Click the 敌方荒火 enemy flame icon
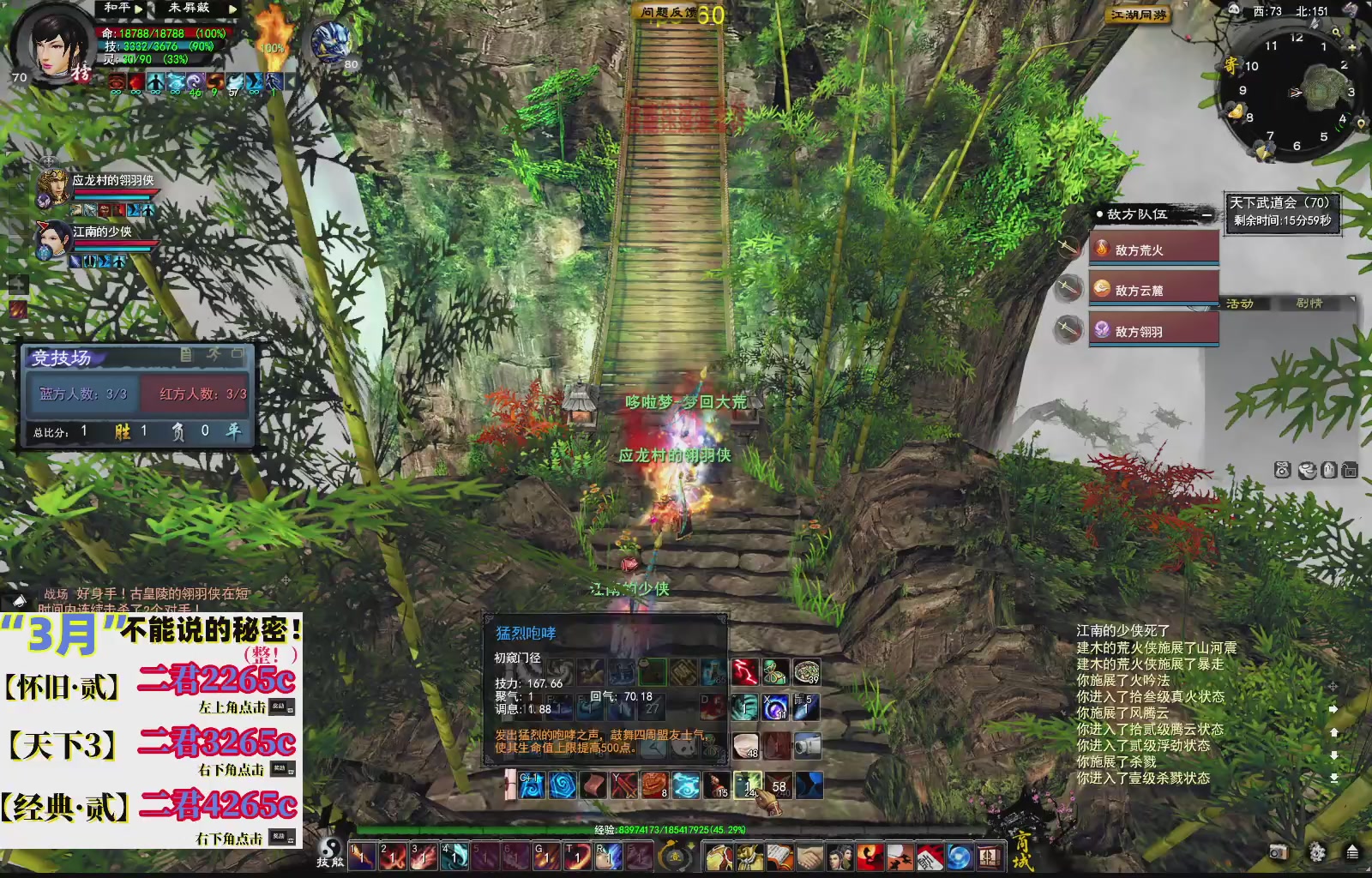1372x878 pixels. [x=1102, y=249]
